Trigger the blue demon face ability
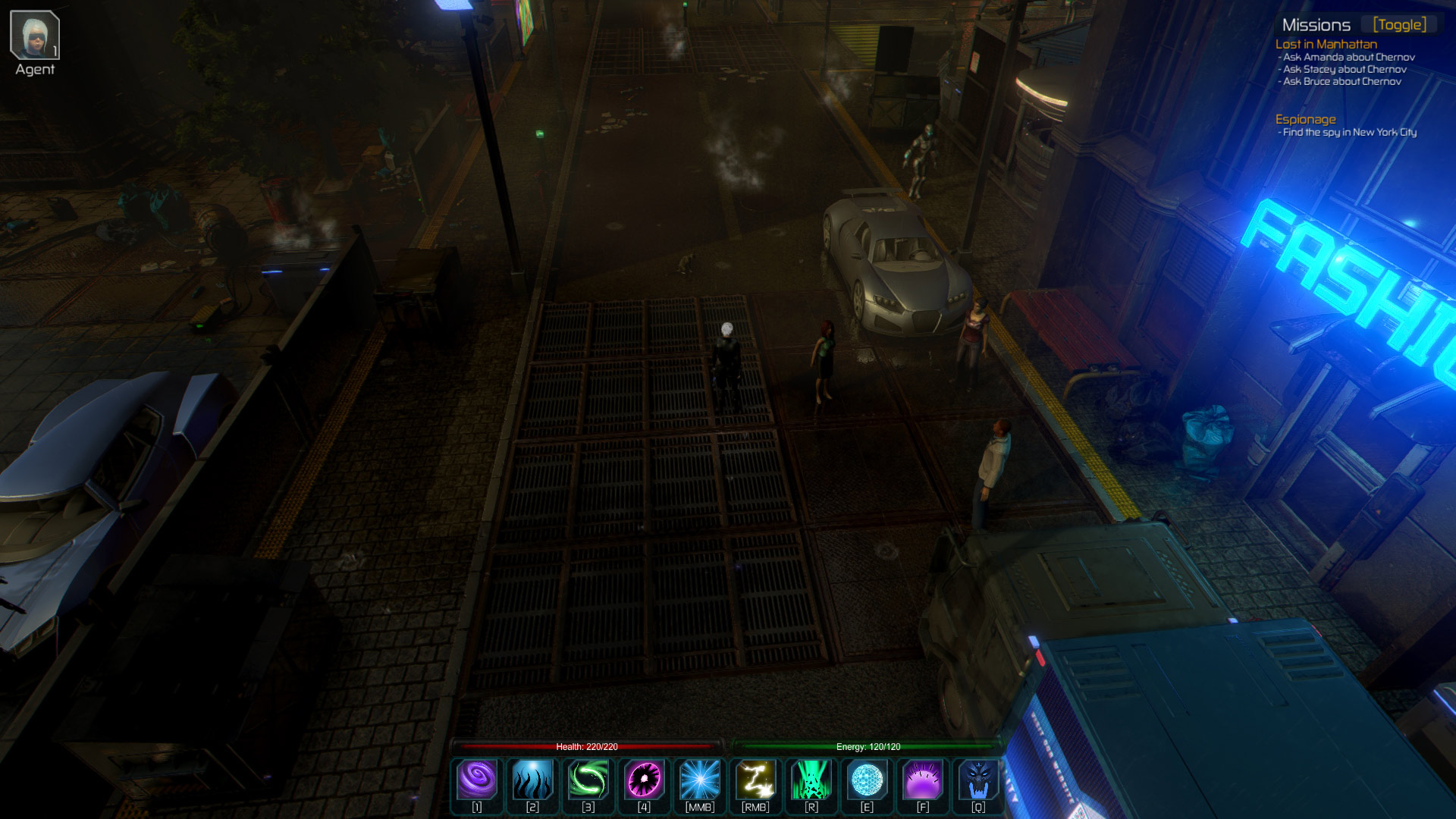The height and width of the screenshot is (819, 1456). point(978,780)
